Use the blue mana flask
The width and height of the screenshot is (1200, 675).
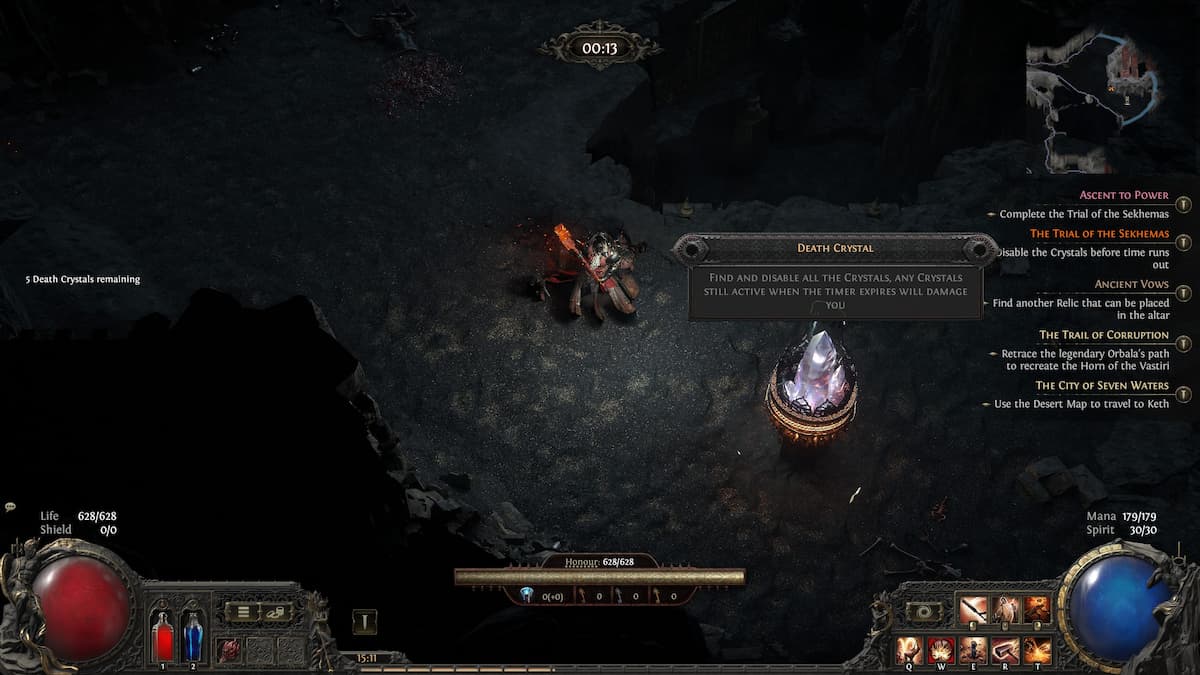(x=192, y=637)
